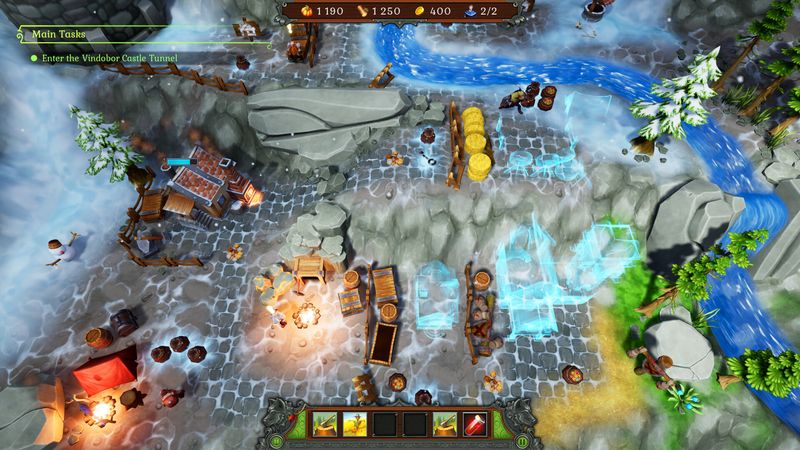Select the scarecrow farm field icon

[x=357, y=425]
